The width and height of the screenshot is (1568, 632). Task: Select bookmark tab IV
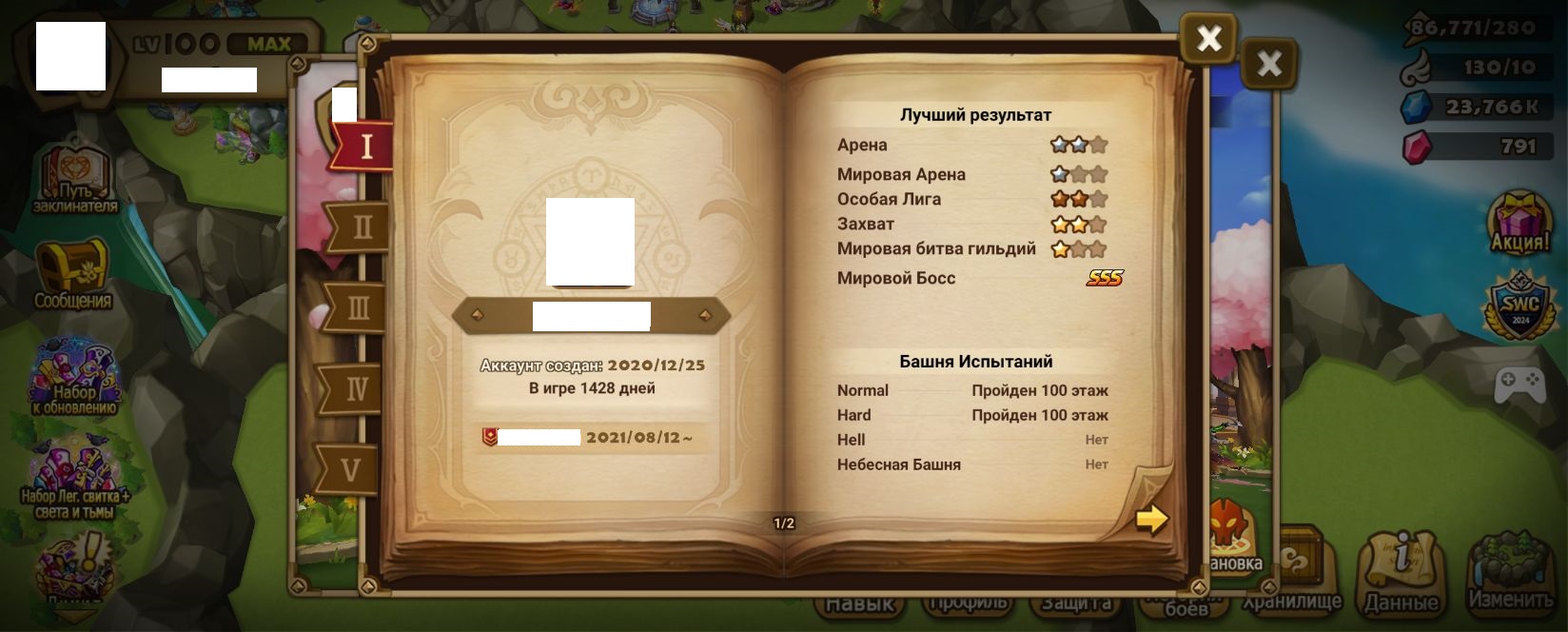tap(354, 388)
